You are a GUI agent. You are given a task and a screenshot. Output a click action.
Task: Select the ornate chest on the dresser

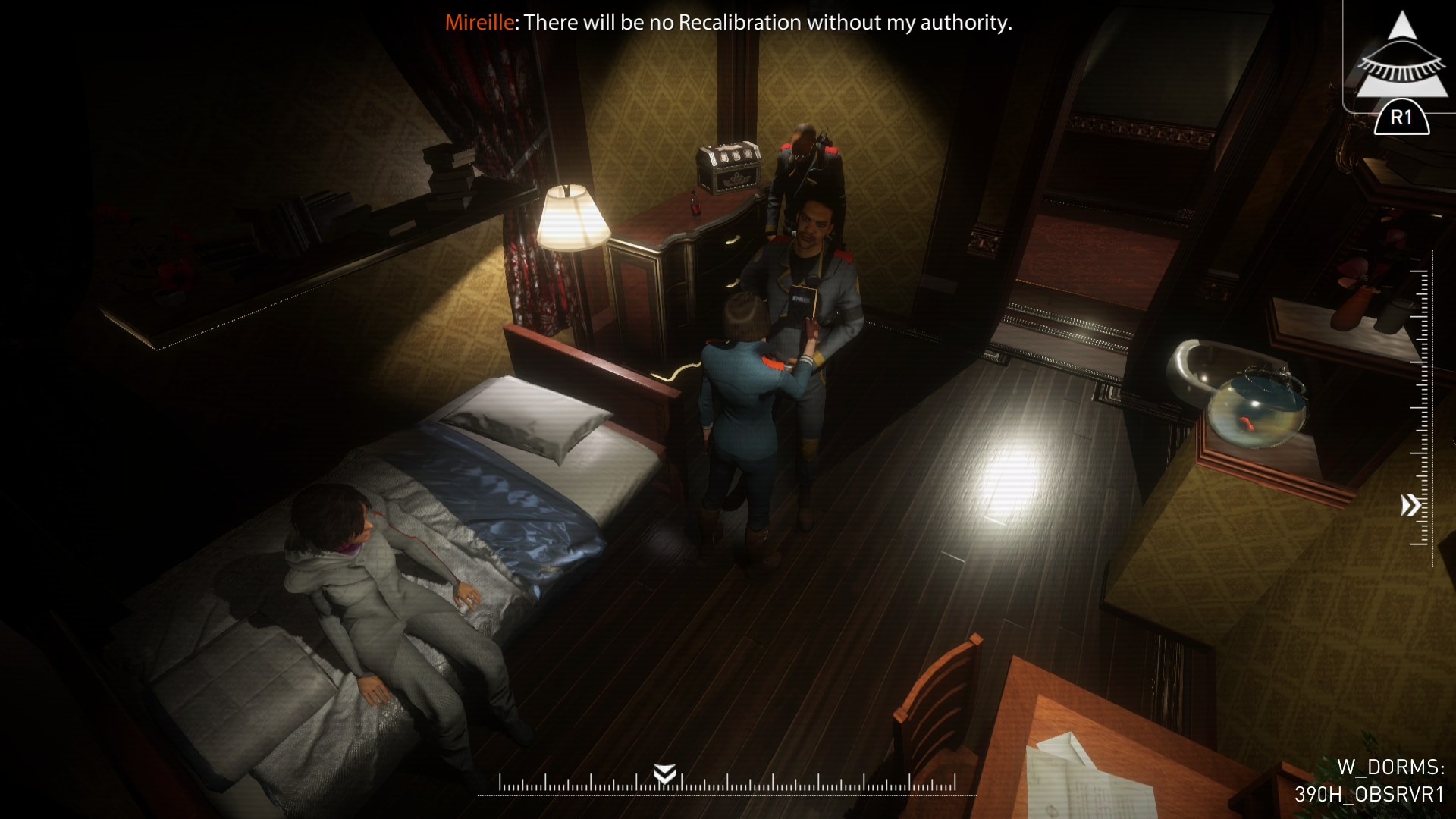click(x=730, y=168)
